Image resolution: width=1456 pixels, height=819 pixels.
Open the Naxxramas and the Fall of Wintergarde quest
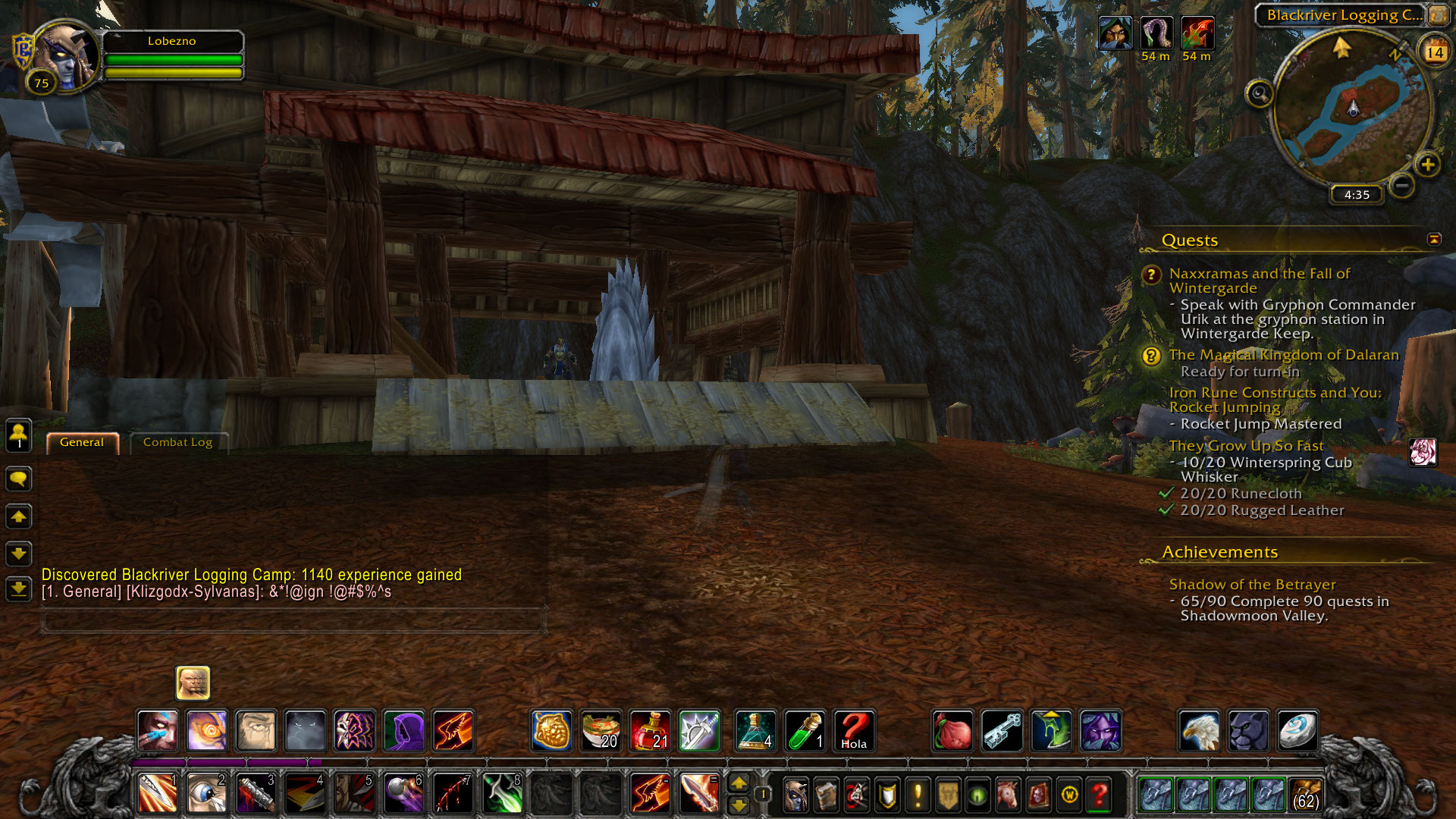click(1259, 281)
